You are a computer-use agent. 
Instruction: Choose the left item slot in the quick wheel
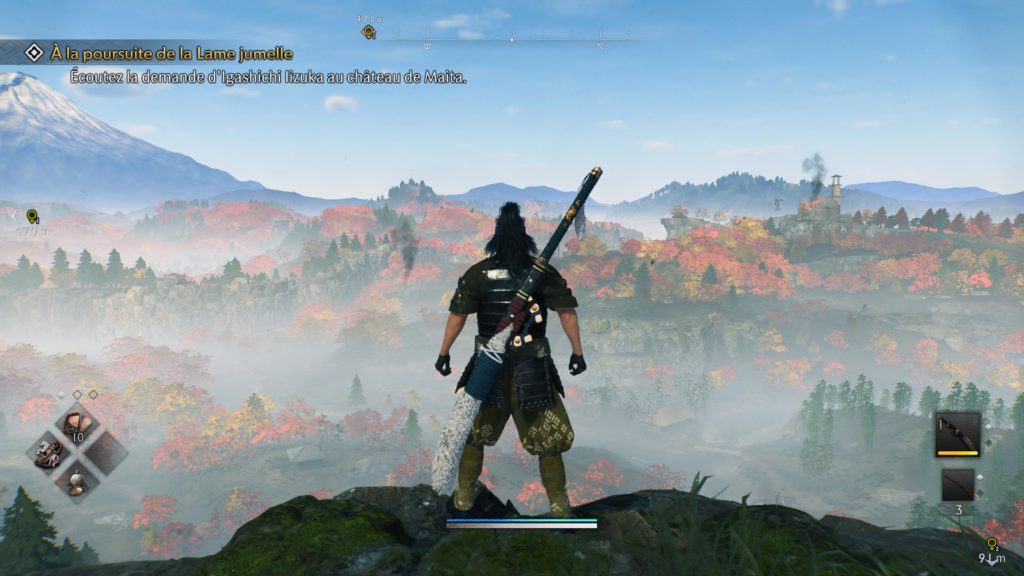49,453
